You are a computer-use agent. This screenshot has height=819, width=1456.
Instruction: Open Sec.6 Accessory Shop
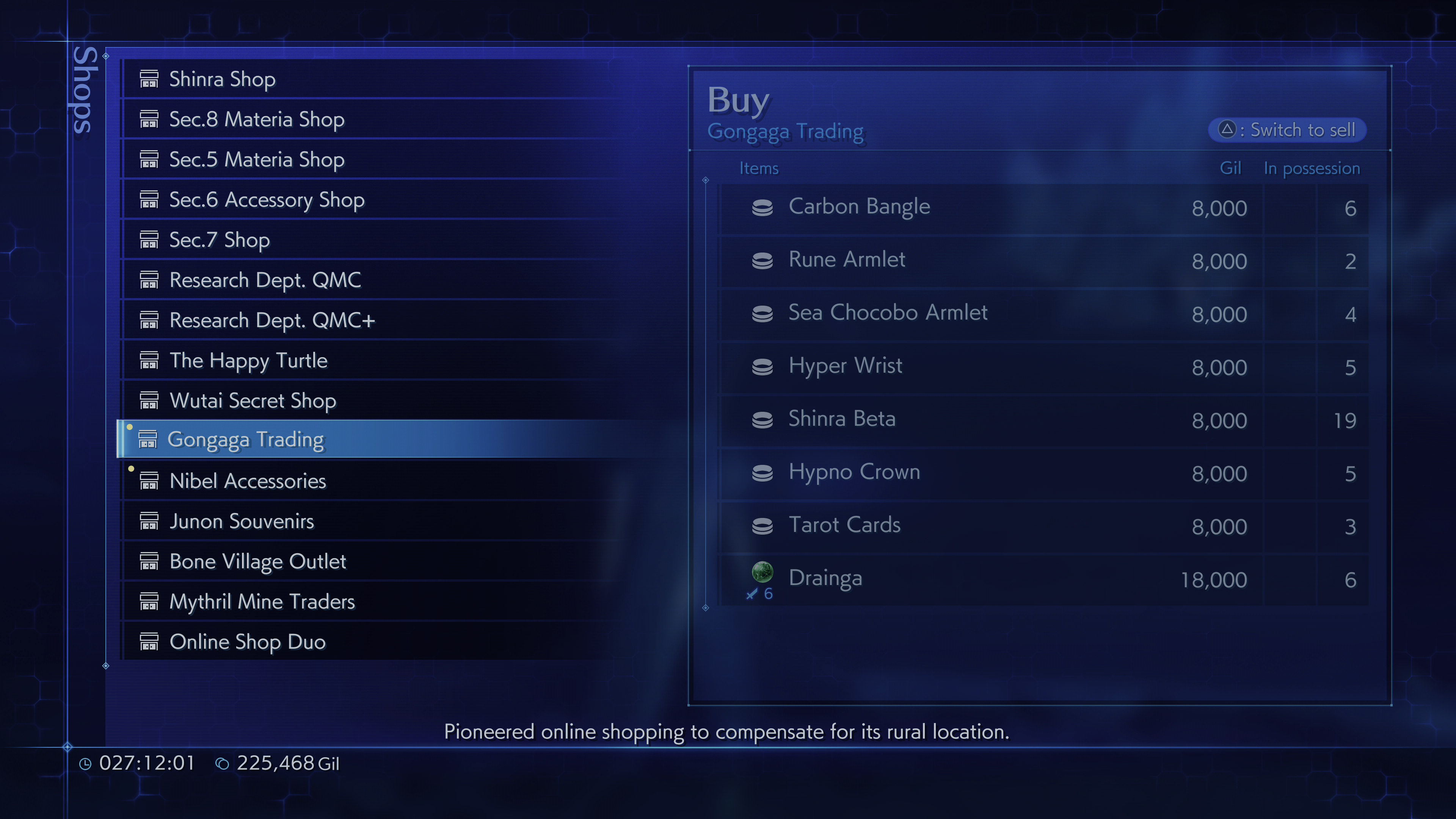pos(267,199)
